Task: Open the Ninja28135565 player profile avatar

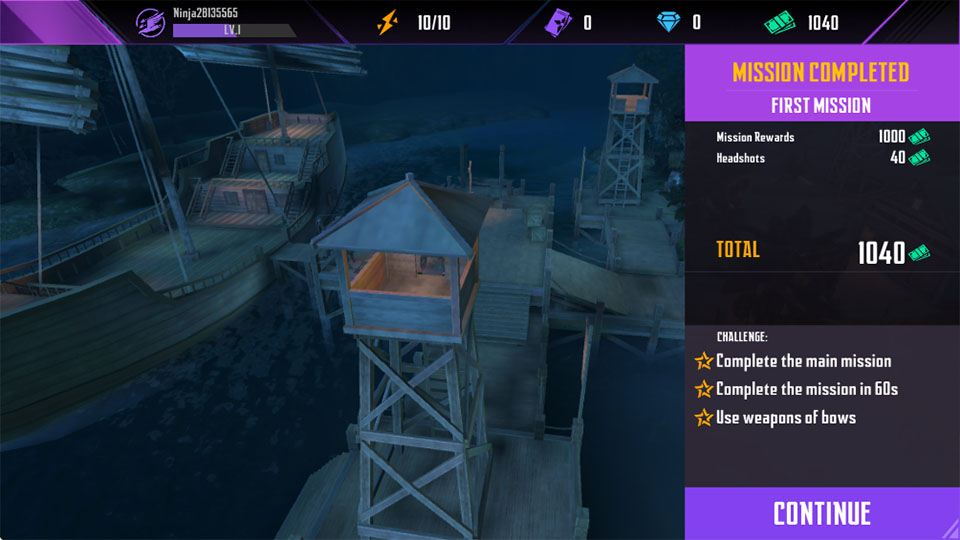Action: click(x=150, y=22)
